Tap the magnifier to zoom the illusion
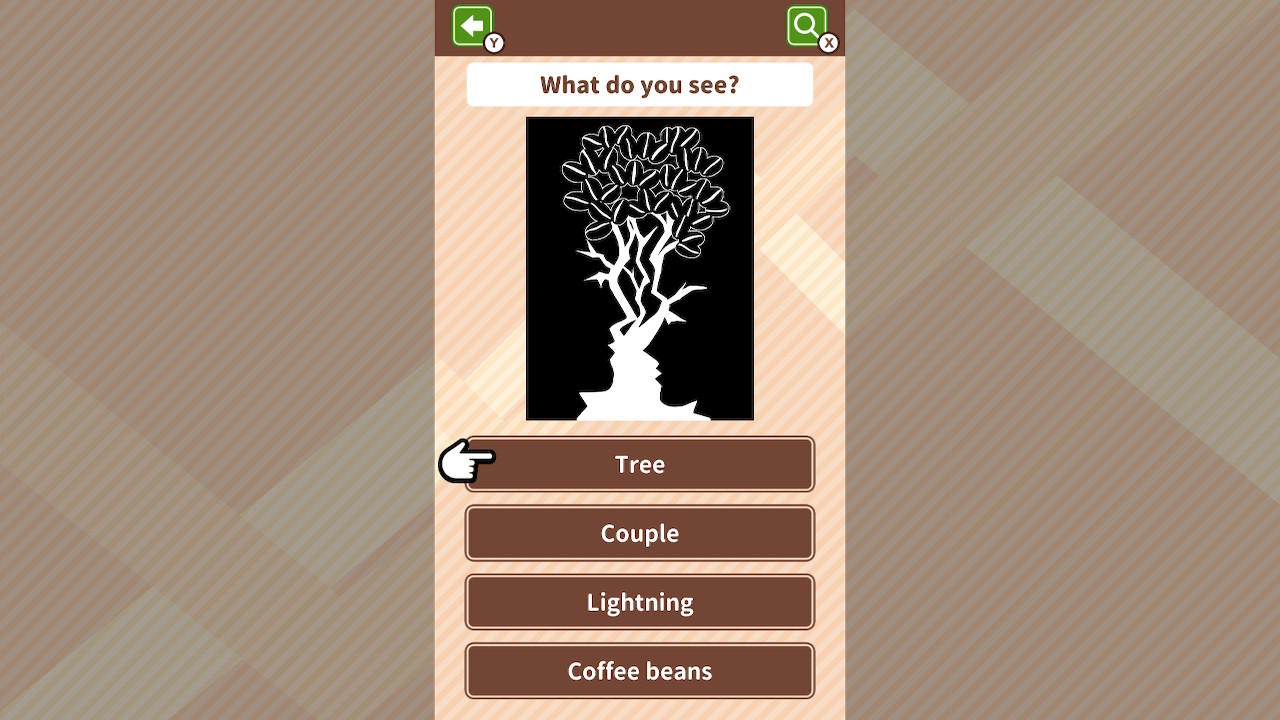1280x720 pixels. pyautogui.click(x=808, y=26)
